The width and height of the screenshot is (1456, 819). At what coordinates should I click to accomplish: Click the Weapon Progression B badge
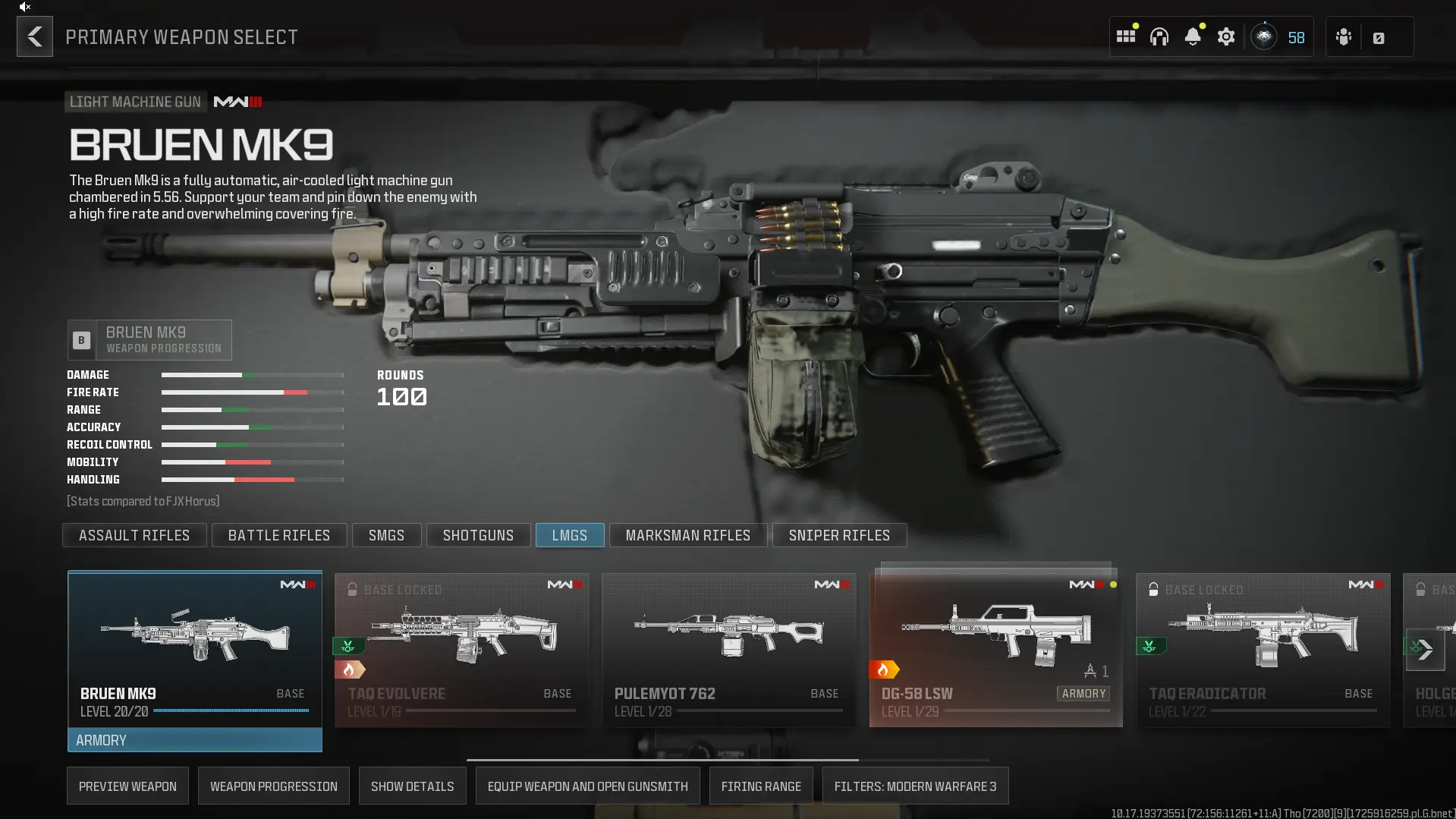[x=80, y=339]
